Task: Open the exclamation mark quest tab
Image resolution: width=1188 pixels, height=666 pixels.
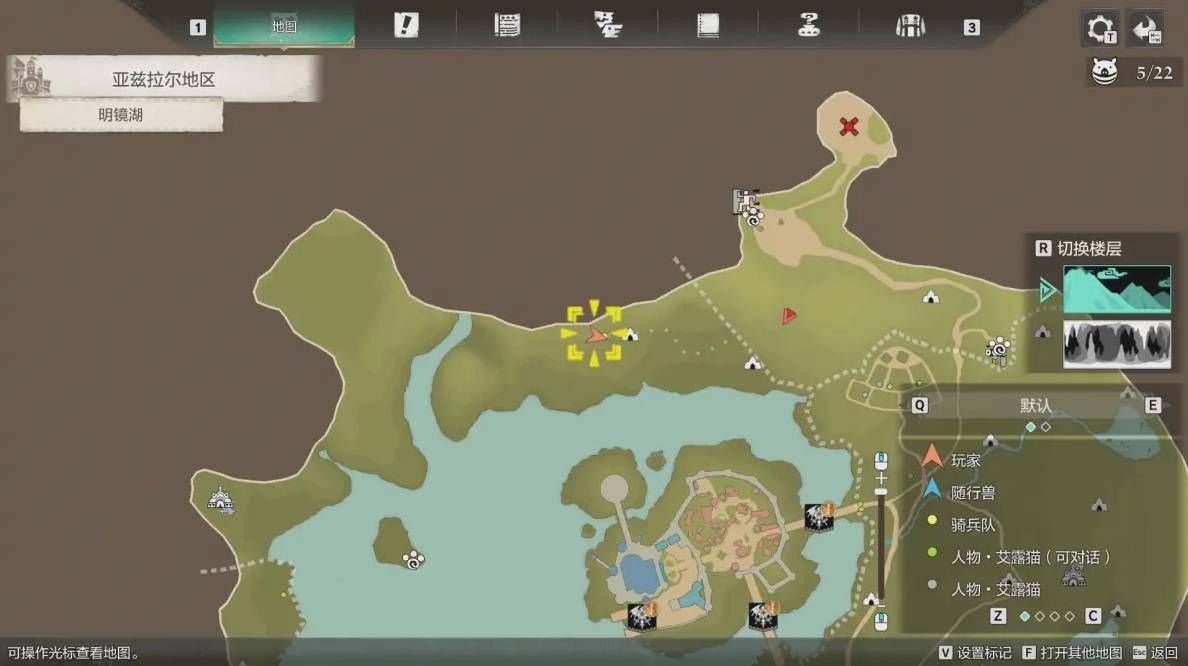Action: click(x=405, y=26)
